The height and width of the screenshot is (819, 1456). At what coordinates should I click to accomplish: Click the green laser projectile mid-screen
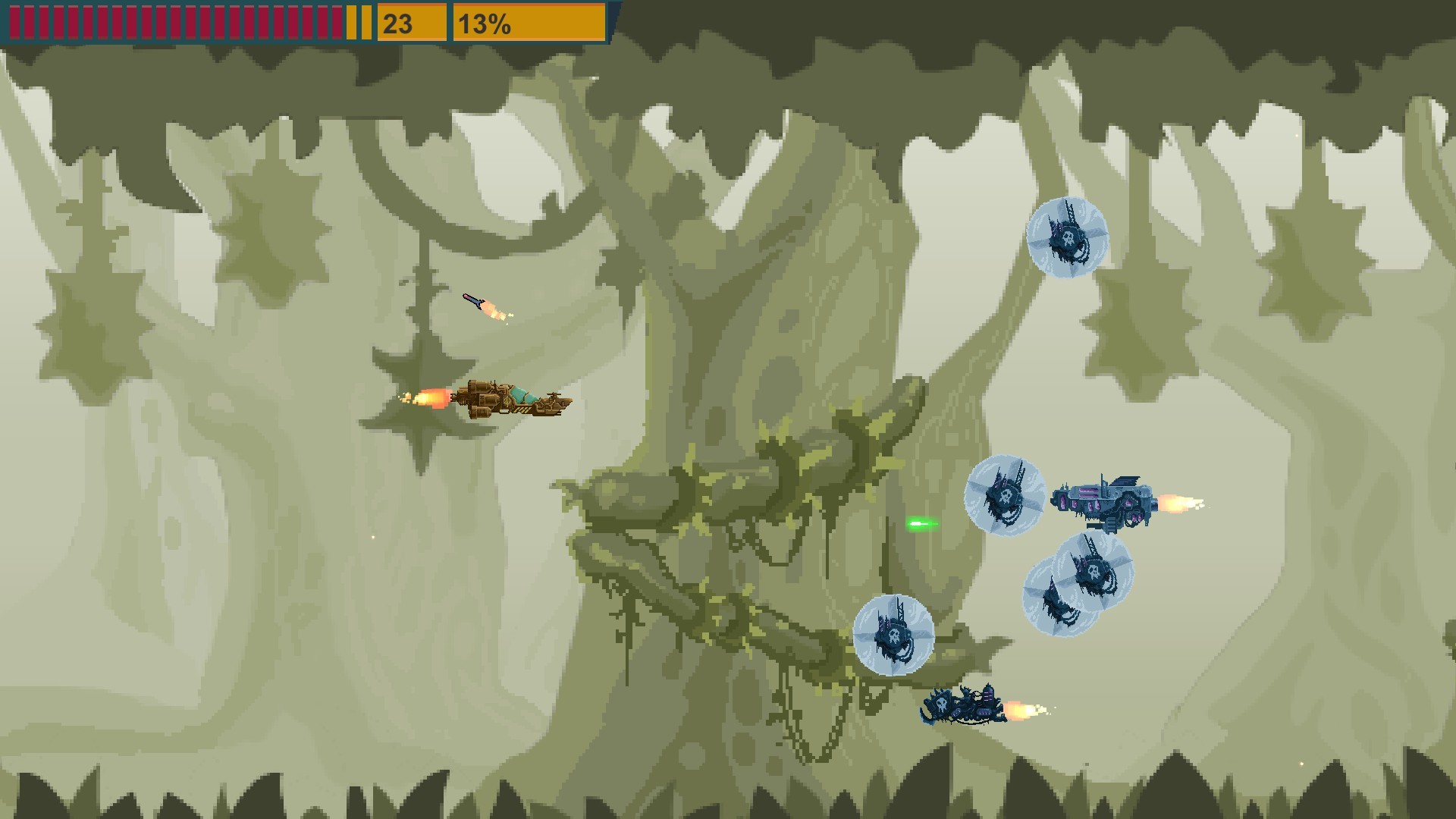(921, 523)
